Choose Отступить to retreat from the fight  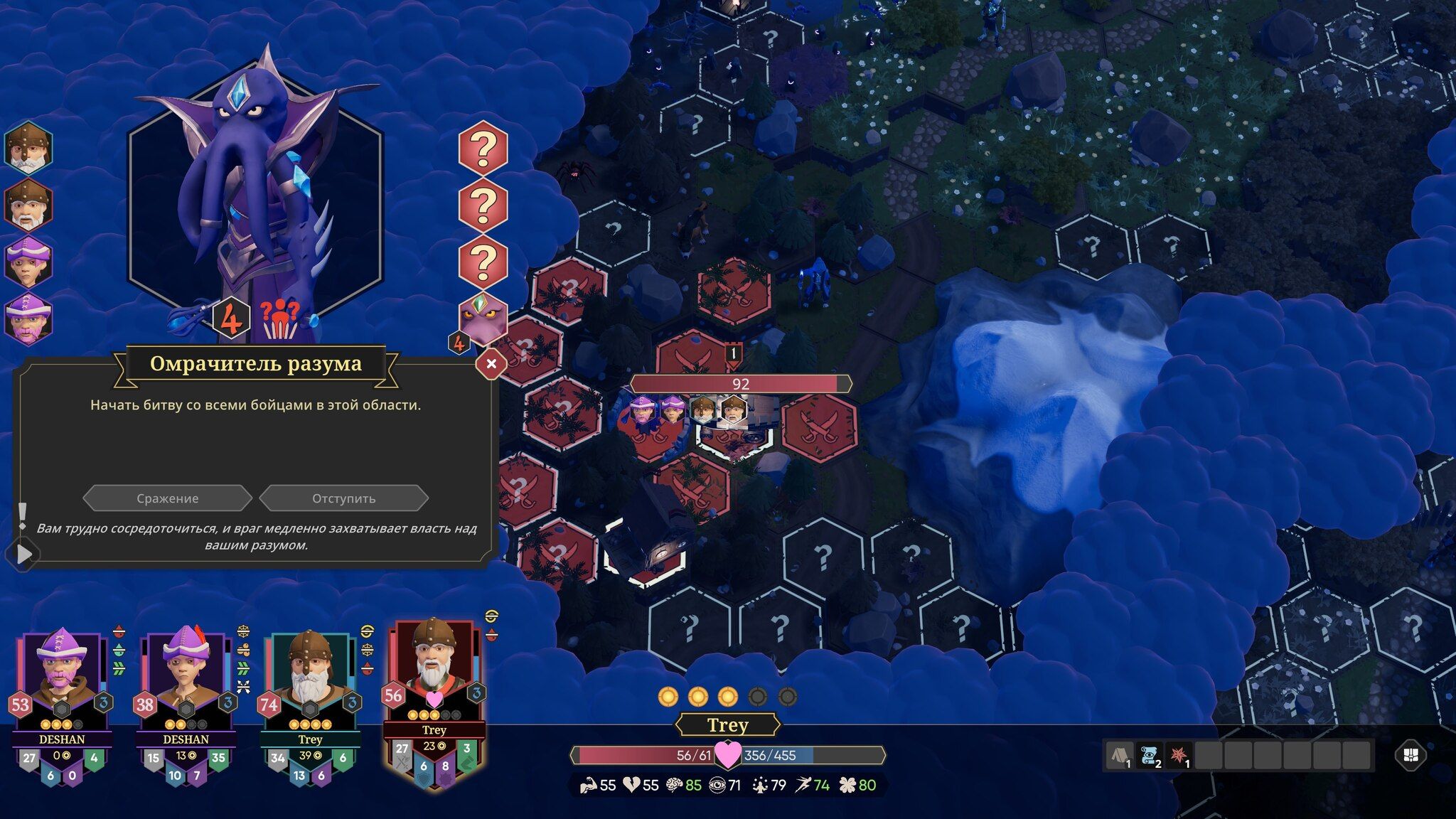click(x=344, y=498)
